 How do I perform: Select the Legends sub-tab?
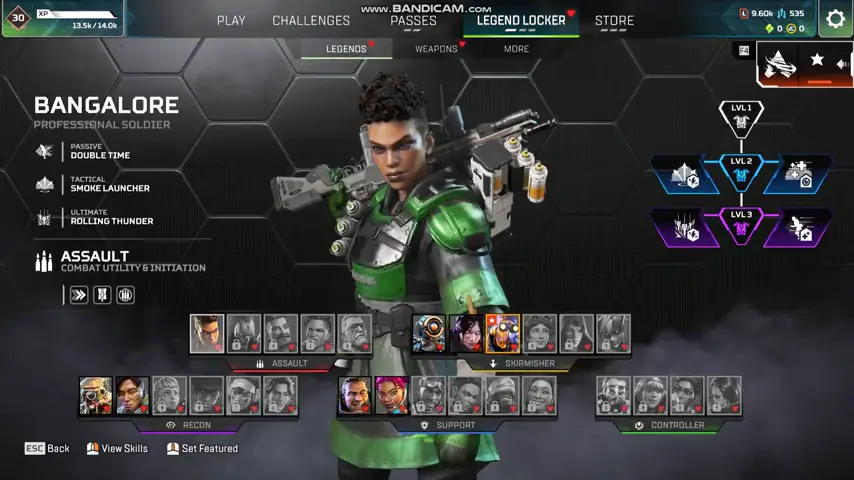[x=346, y=48]
